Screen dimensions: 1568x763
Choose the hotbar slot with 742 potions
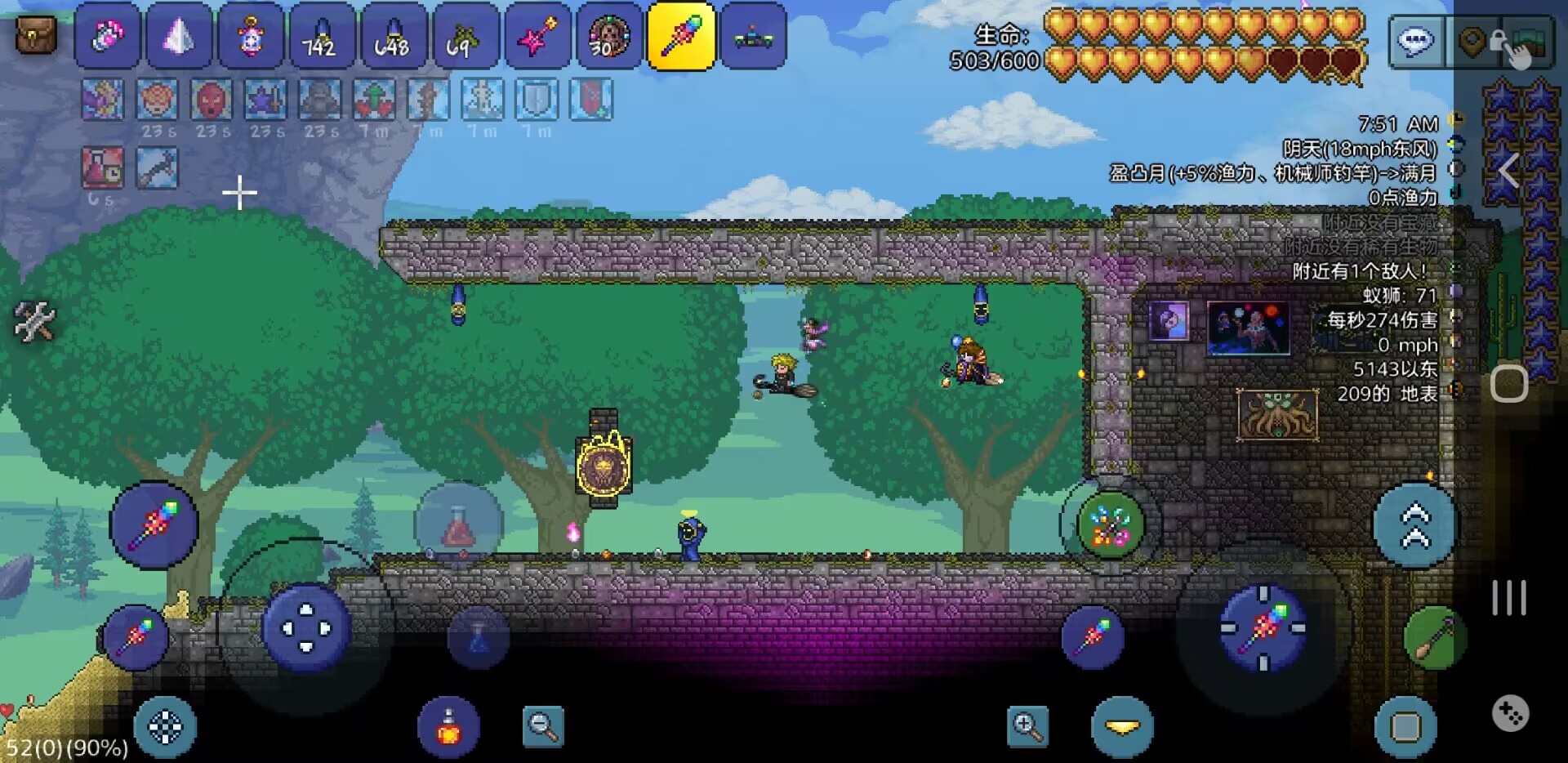pos(322,37)
